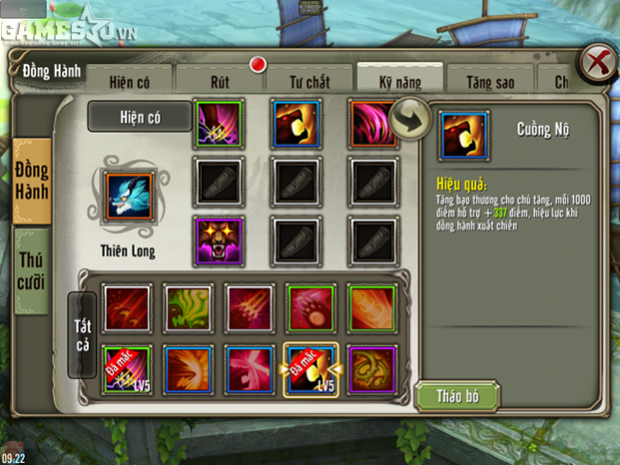The height and width of the screenshot is (465, 620).
Task: Click the Tháo bỏ button
Action: point(457,396)
